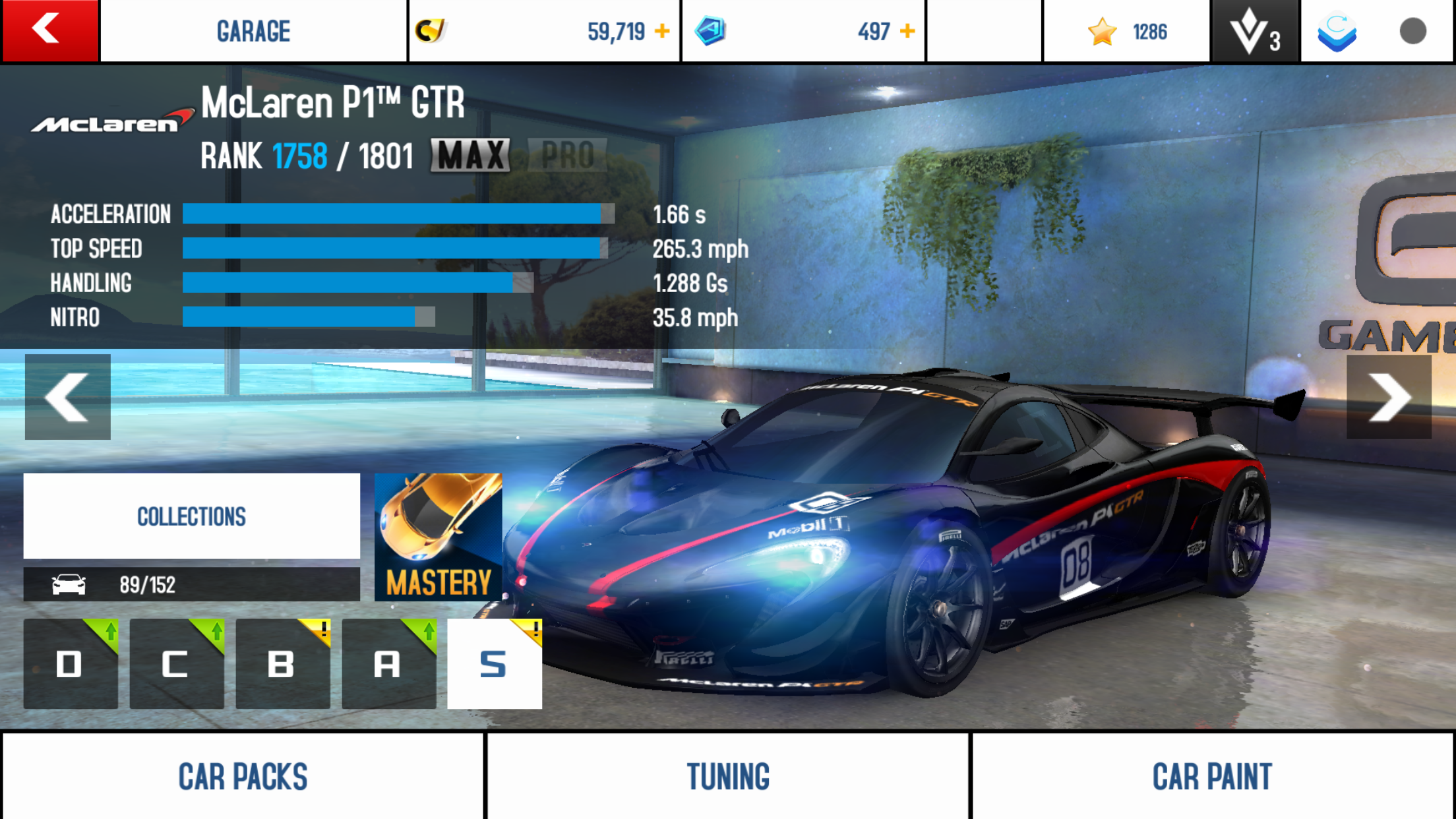The height and width of the screenshot is (819, 1456).
Task: Open the cloud sync icon
Action: point(1337,31)
